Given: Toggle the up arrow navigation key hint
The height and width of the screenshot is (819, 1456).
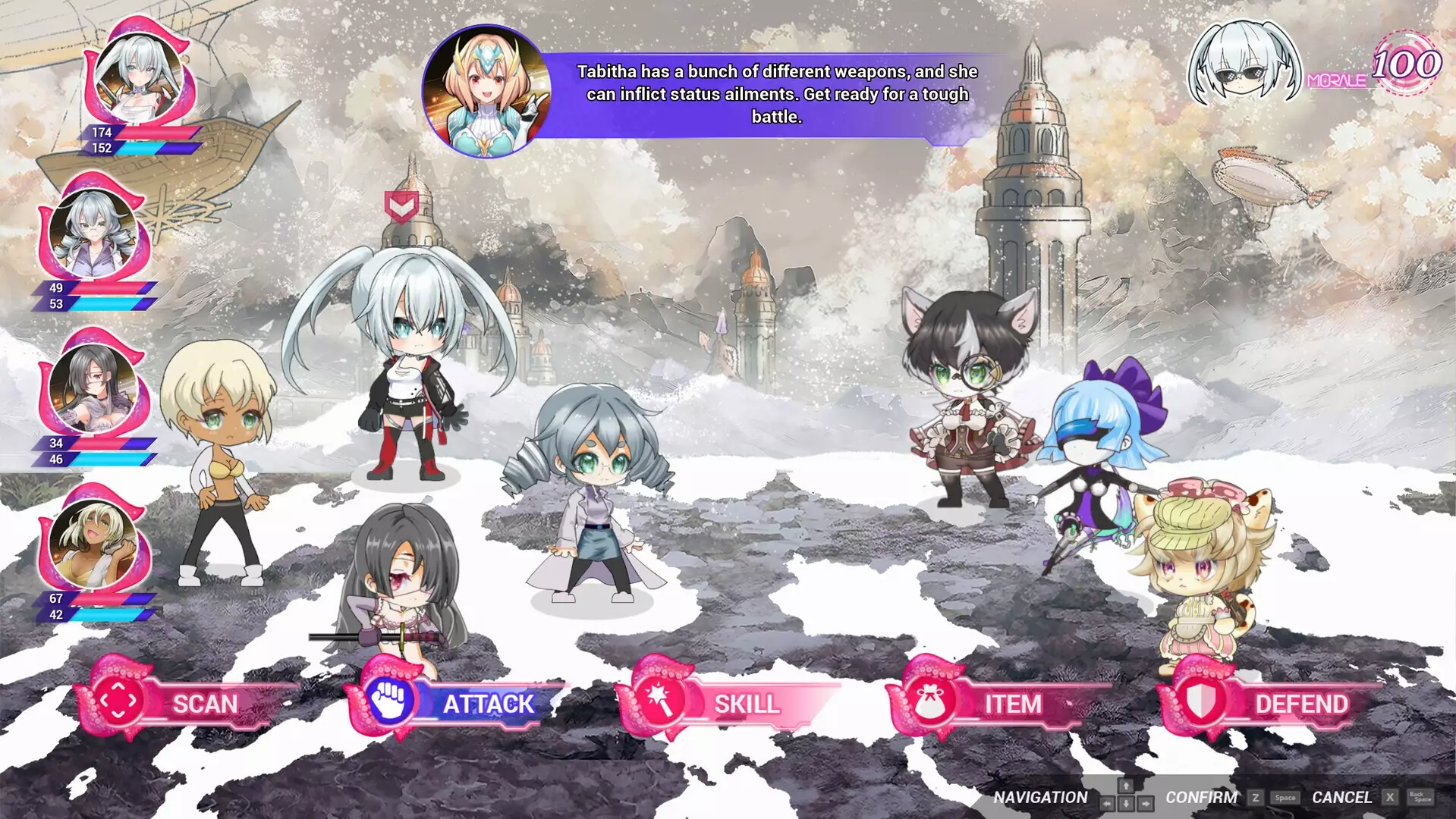Looking at the screenshot, I should (x=1126, y=786).
